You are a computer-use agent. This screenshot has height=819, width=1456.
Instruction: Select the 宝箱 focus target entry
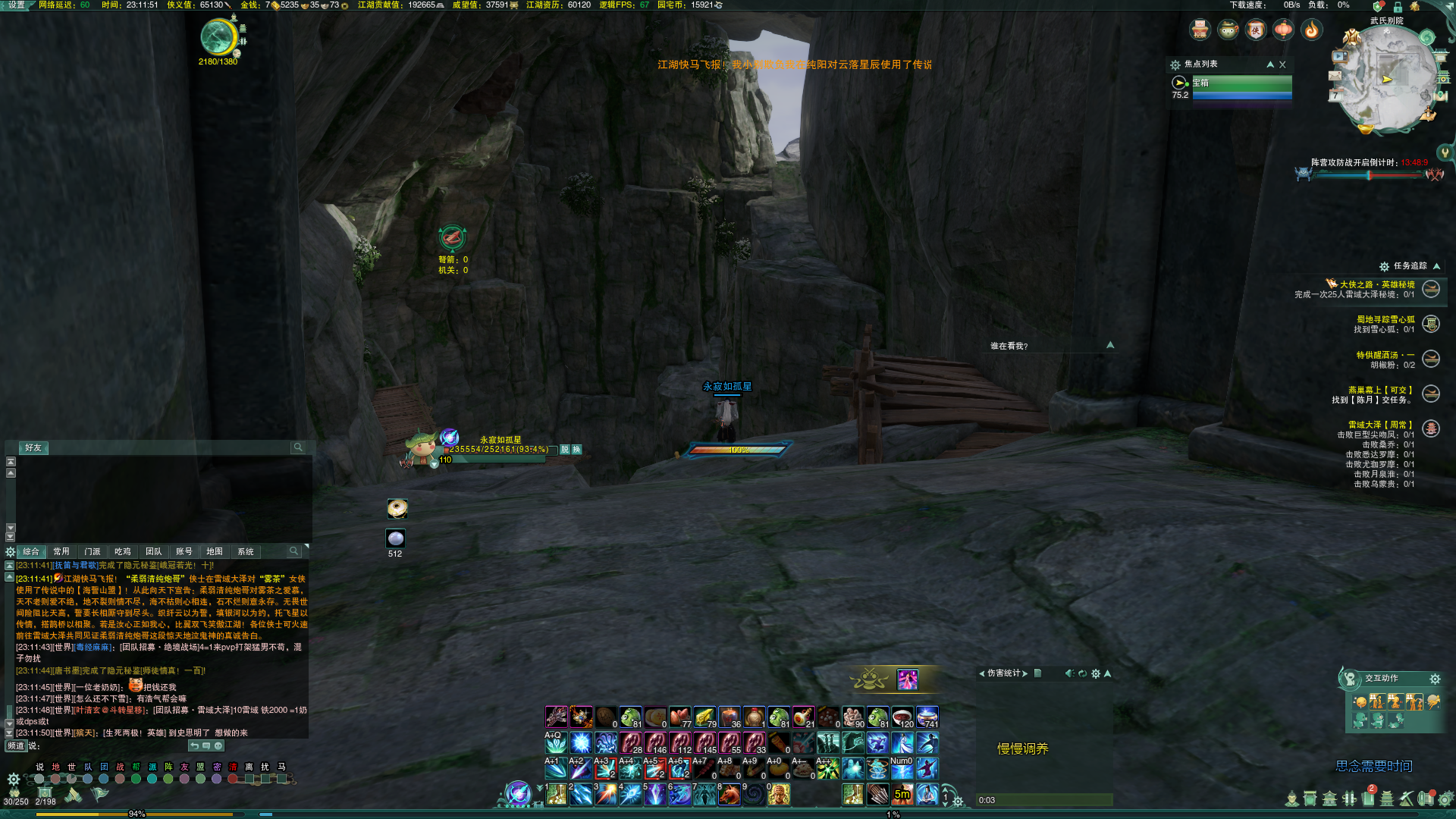click(1241, 83)
